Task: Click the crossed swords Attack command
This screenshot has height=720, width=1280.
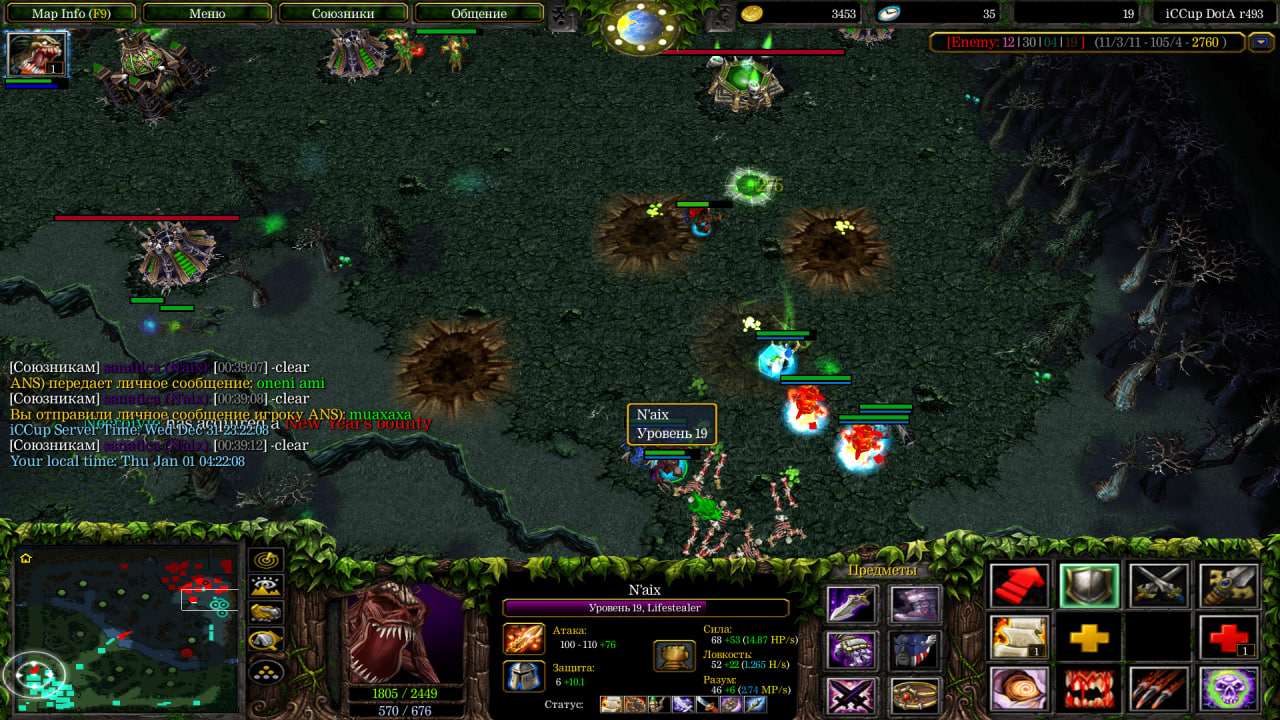Action: 1159,586
